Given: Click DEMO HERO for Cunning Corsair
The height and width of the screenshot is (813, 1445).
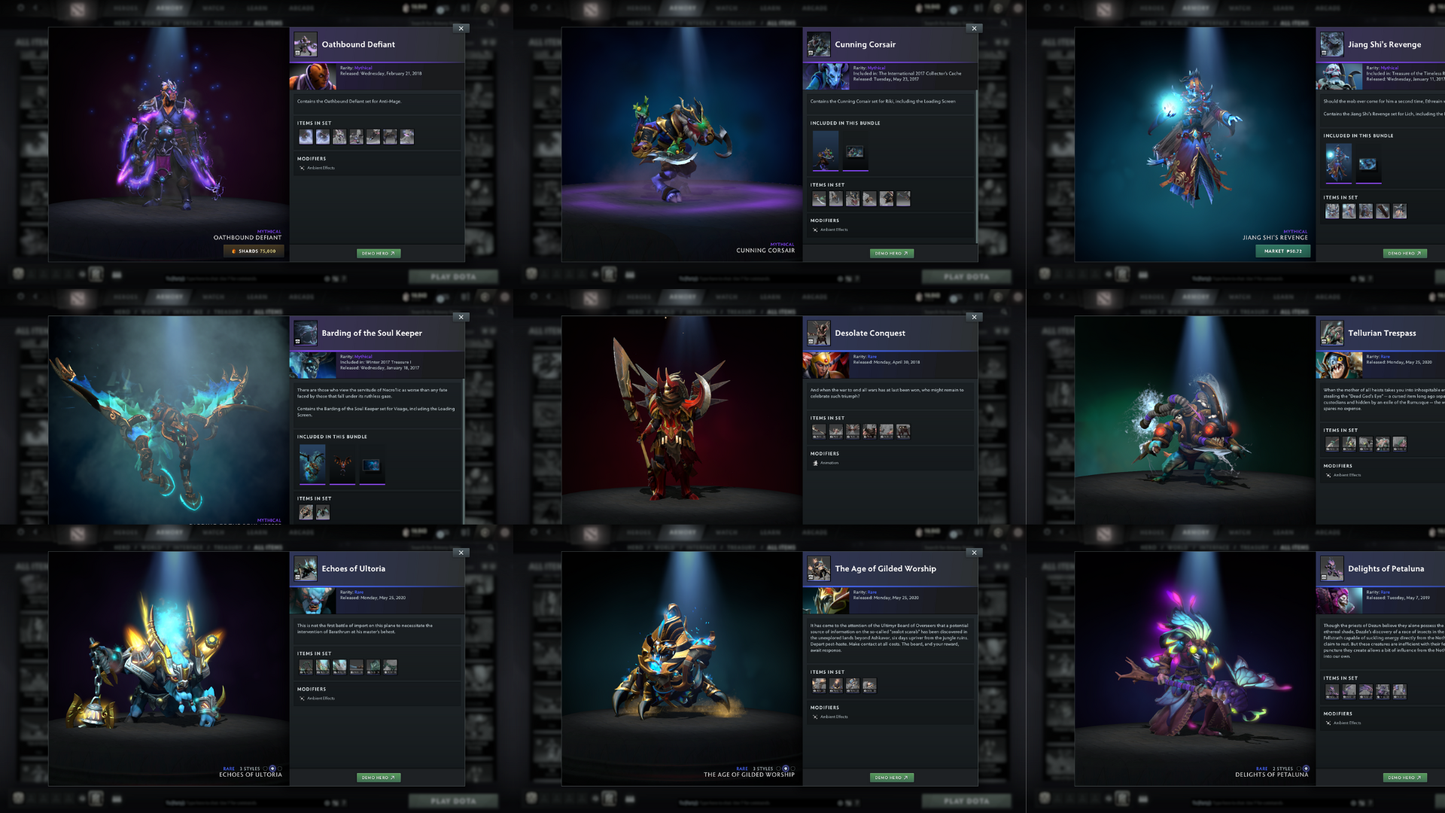Looking at the screenshot, I should [x=891, y=253].
